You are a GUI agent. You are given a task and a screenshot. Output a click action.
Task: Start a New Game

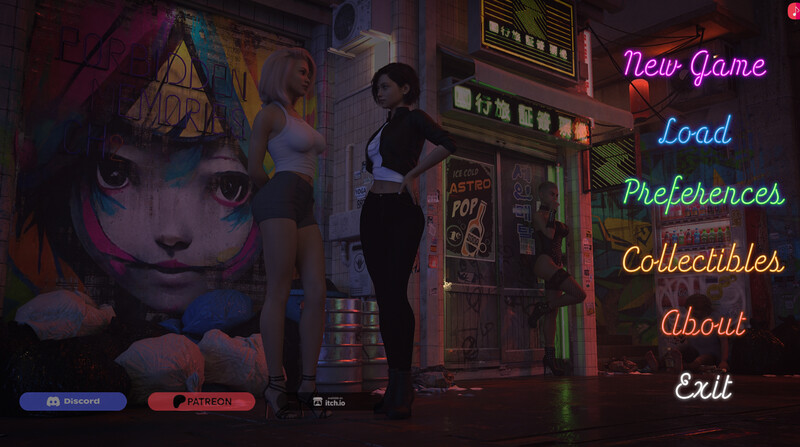pyautogui.click(x=694, y=66)
